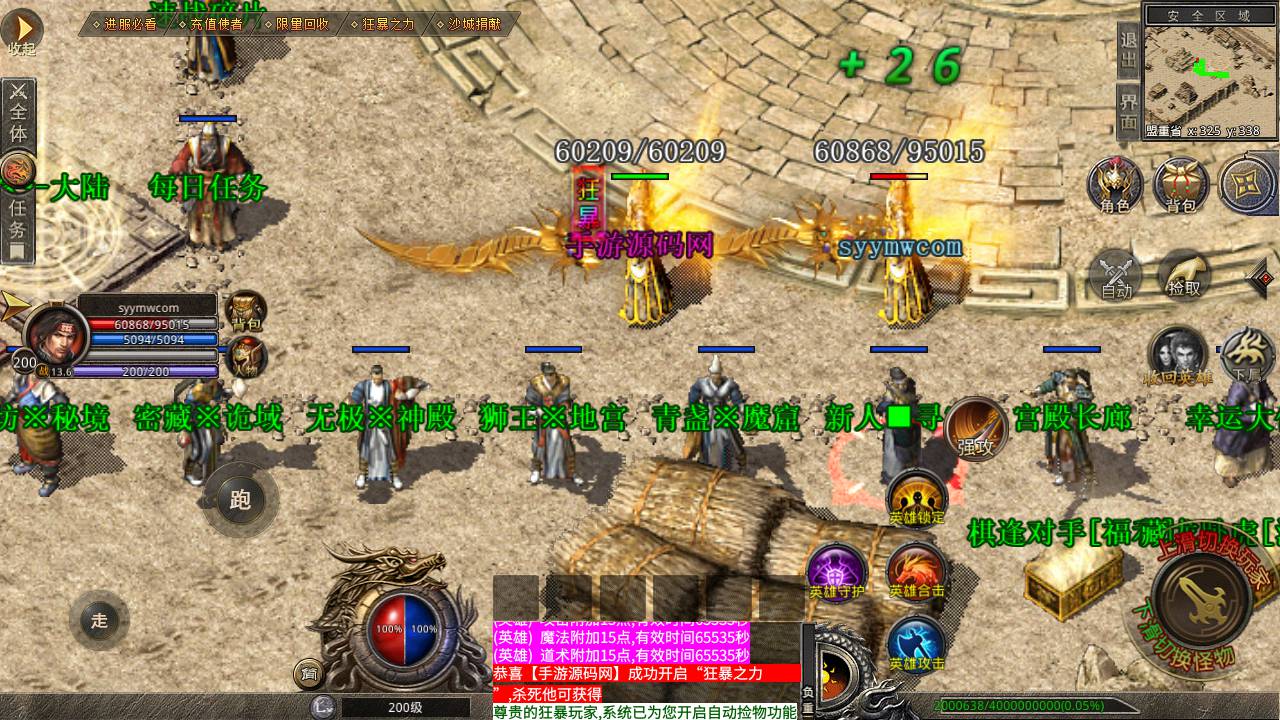Viewport: 1280px width, 720px height.
Task: Toggle 自动 auto-combat crossed swords icon
Action: coord(1116,274)
